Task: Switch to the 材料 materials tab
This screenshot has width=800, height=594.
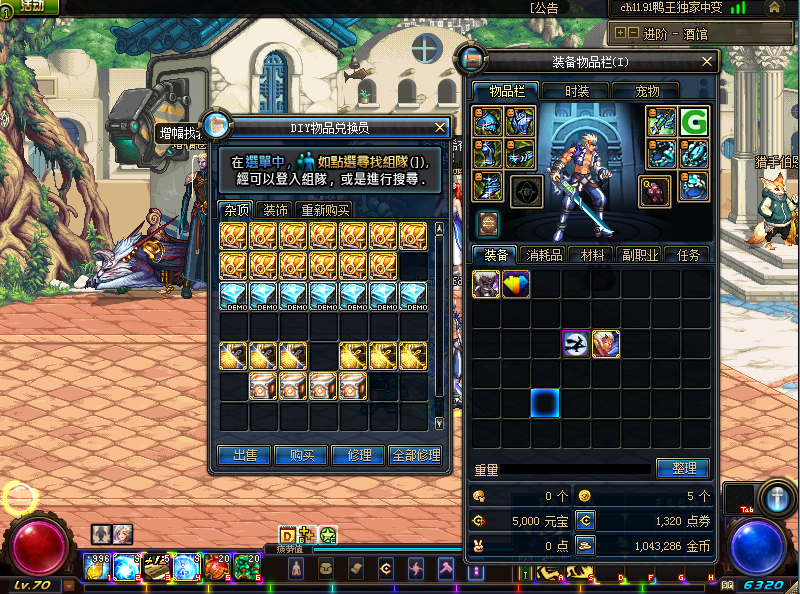Action: 591,255
